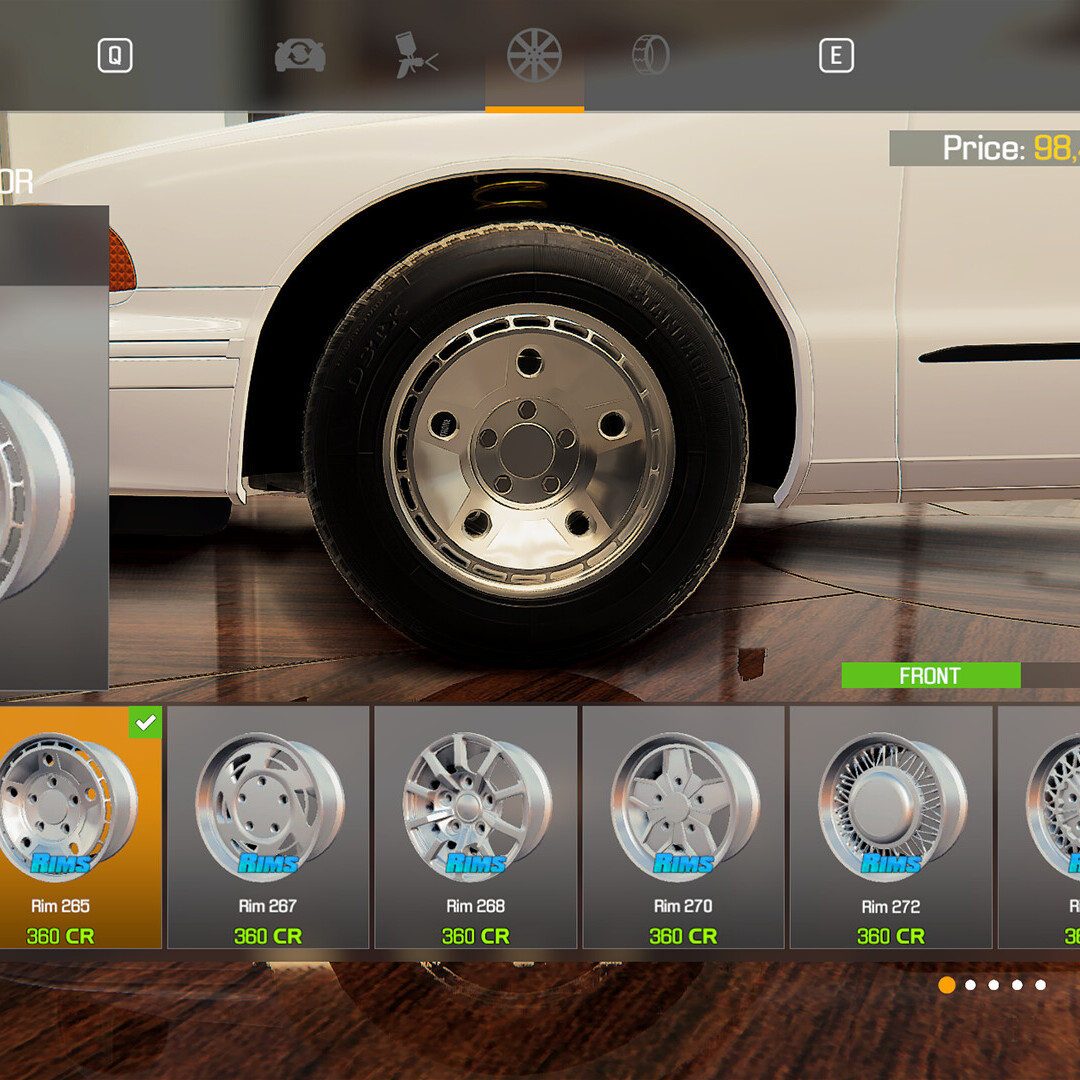
Task: Jump to the last page dot
Action: pos(1041,985)
